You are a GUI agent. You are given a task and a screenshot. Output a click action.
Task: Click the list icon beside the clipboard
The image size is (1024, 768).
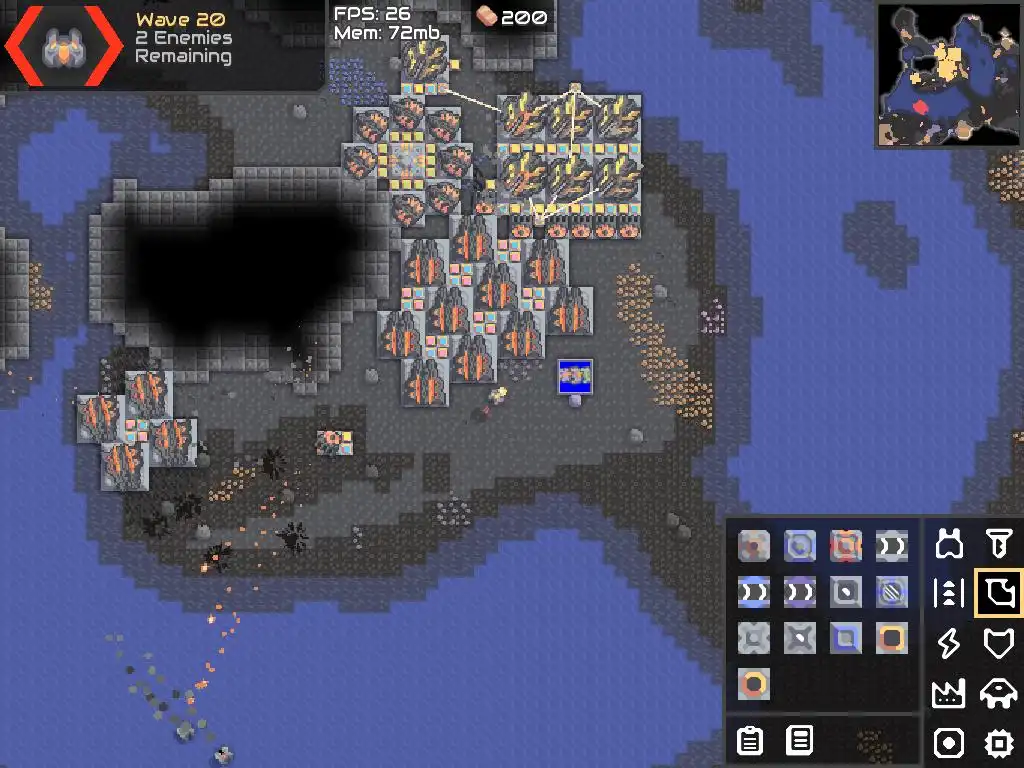(x=799, y=741)
